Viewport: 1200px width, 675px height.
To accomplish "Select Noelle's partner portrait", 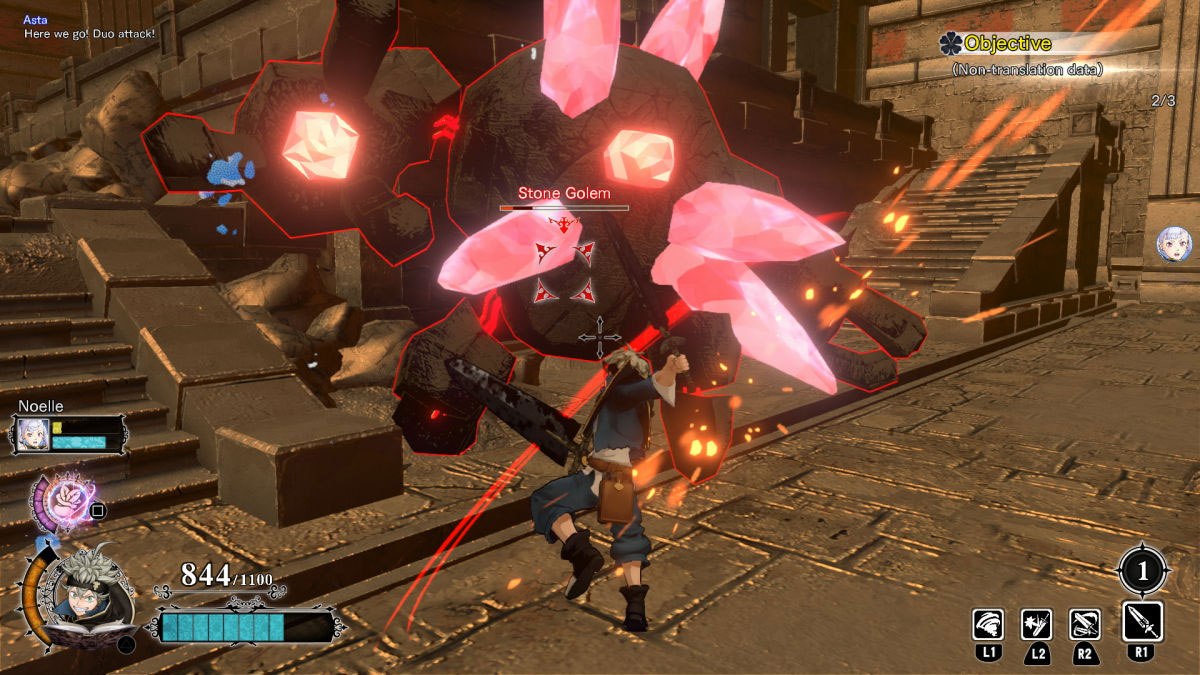I will pos(30,435).
